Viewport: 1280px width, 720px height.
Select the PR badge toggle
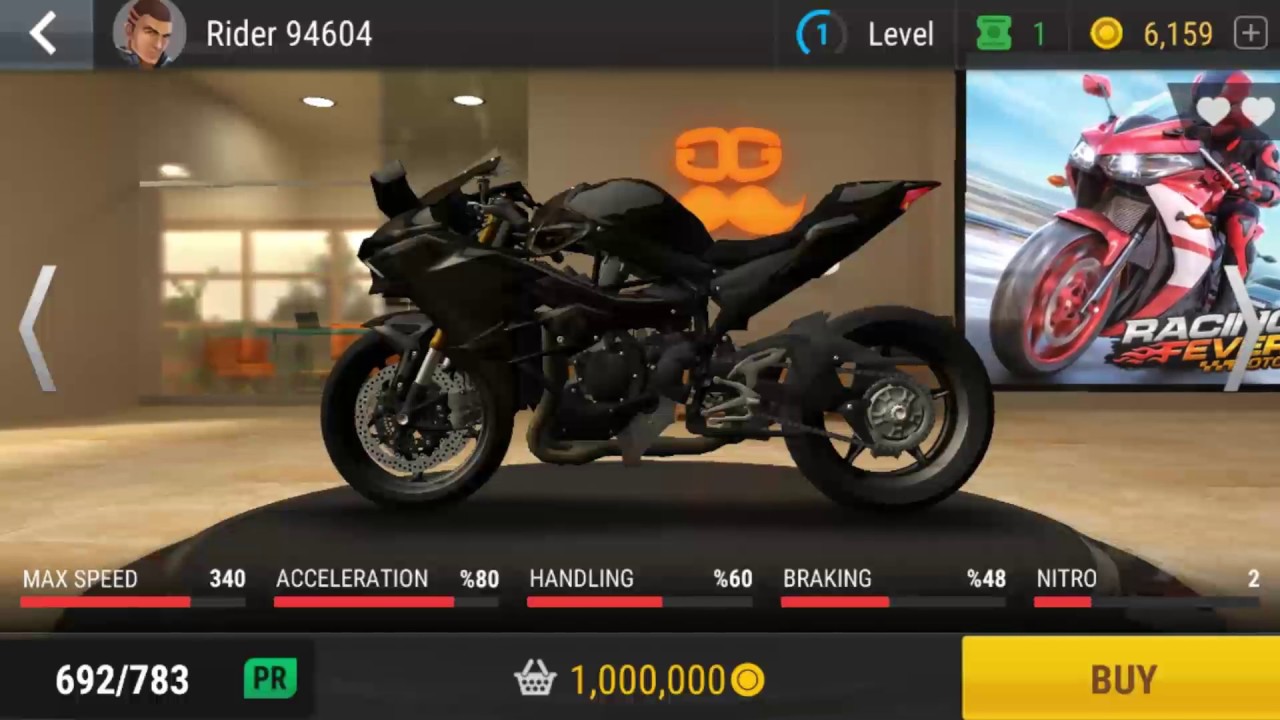pos(268,679)
